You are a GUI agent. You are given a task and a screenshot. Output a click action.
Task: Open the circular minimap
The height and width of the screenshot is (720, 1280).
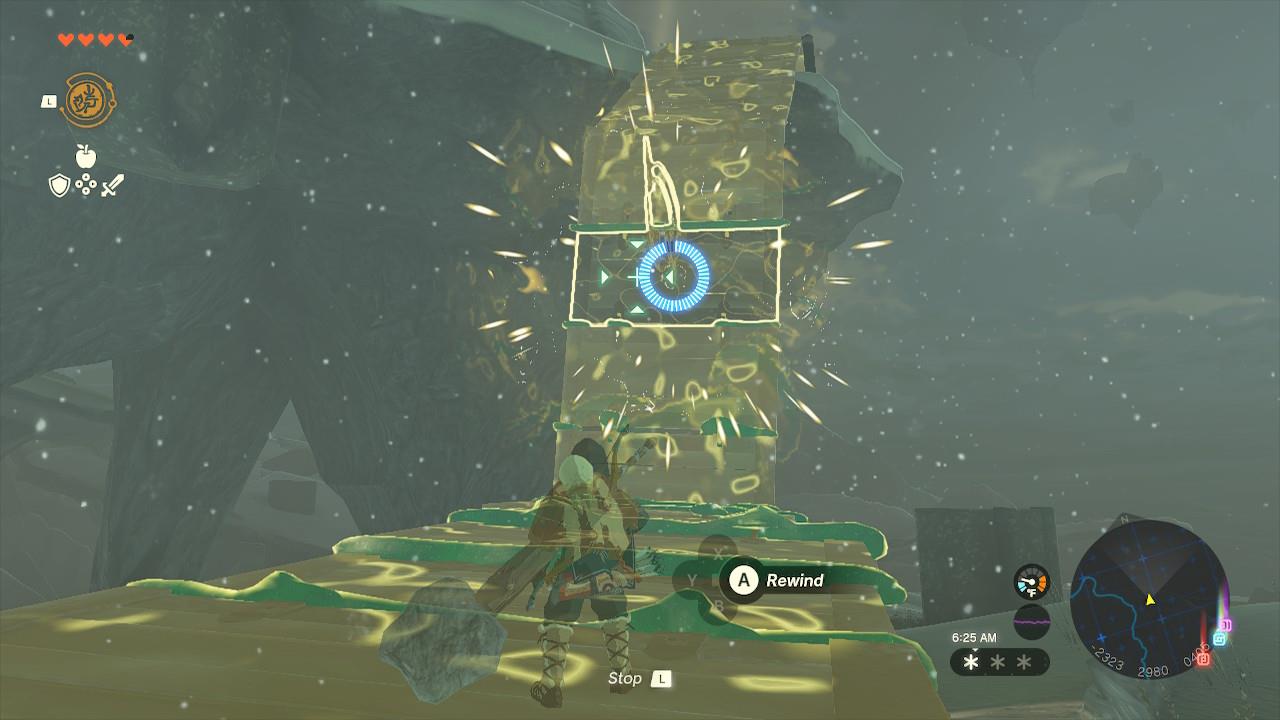pyautogui.click(x=1149, y=598)
